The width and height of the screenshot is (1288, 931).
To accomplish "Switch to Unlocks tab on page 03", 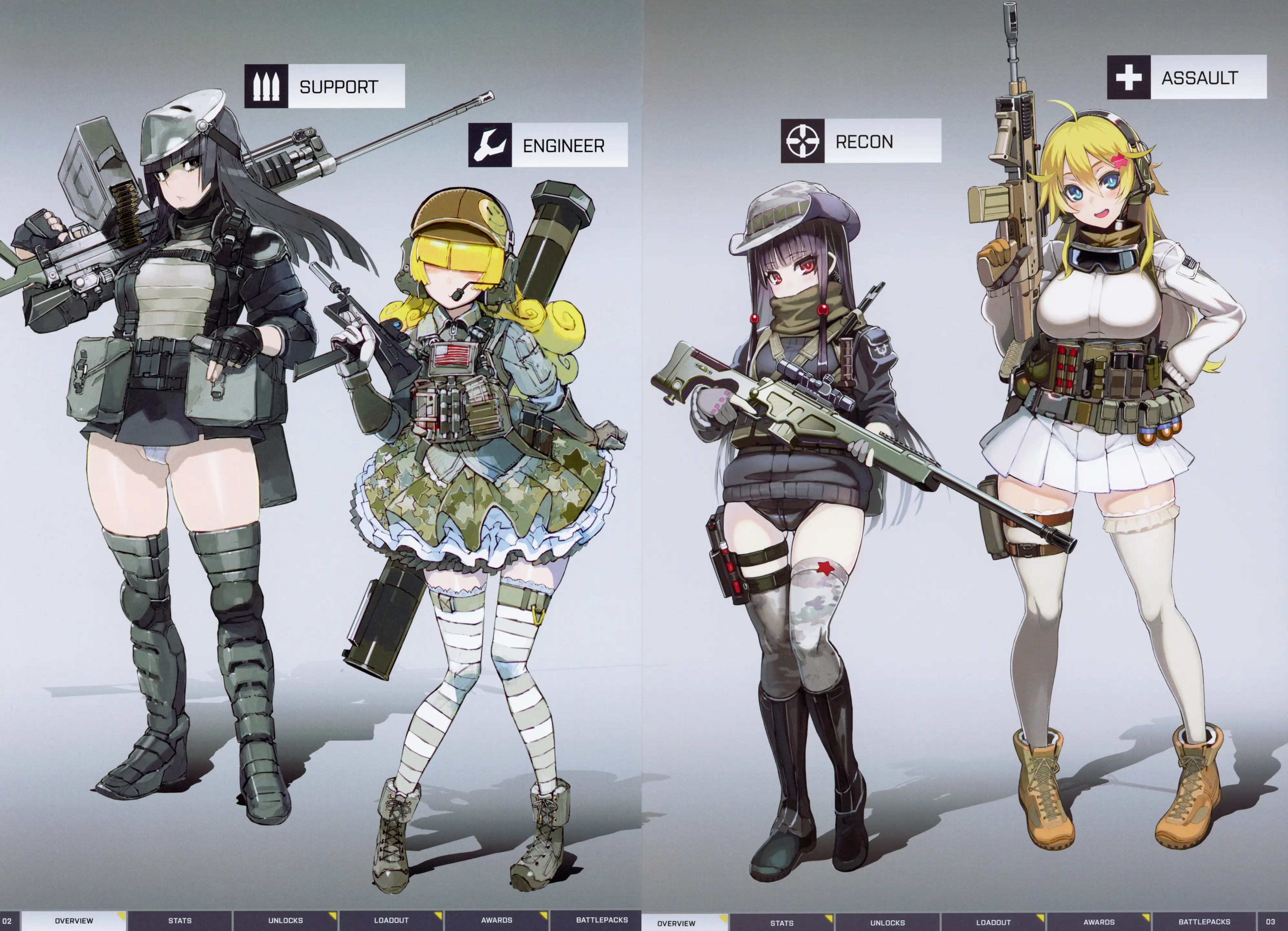I will 887,923.
